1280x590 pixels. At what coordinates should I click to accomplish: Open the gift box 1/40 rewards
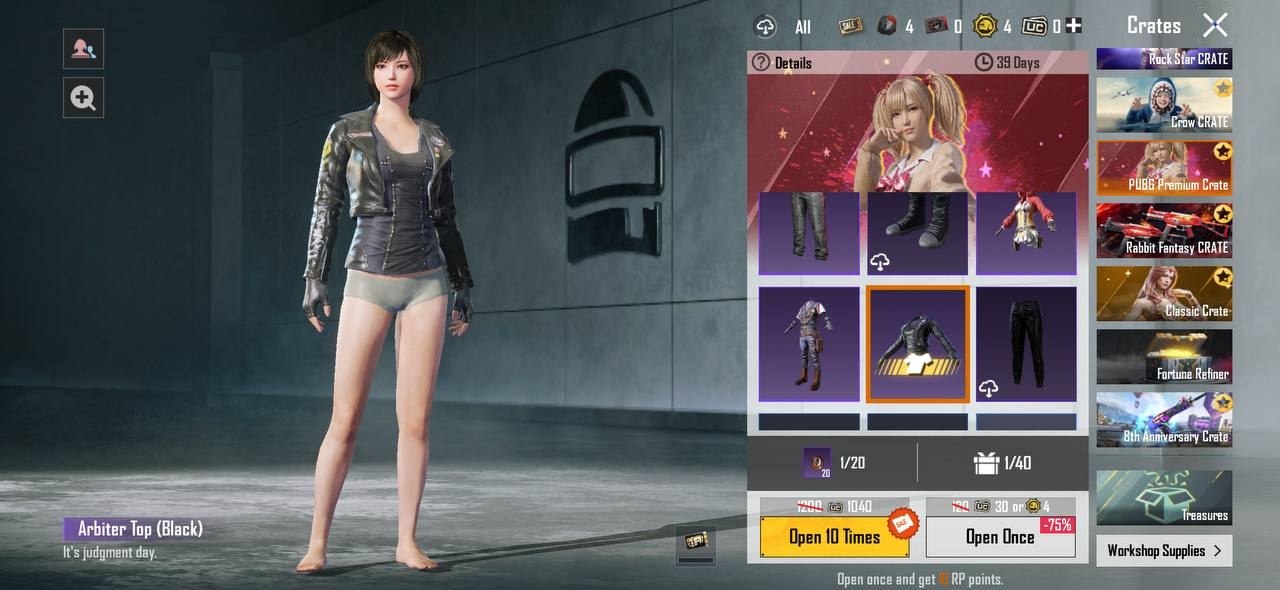click(1002, 463)
